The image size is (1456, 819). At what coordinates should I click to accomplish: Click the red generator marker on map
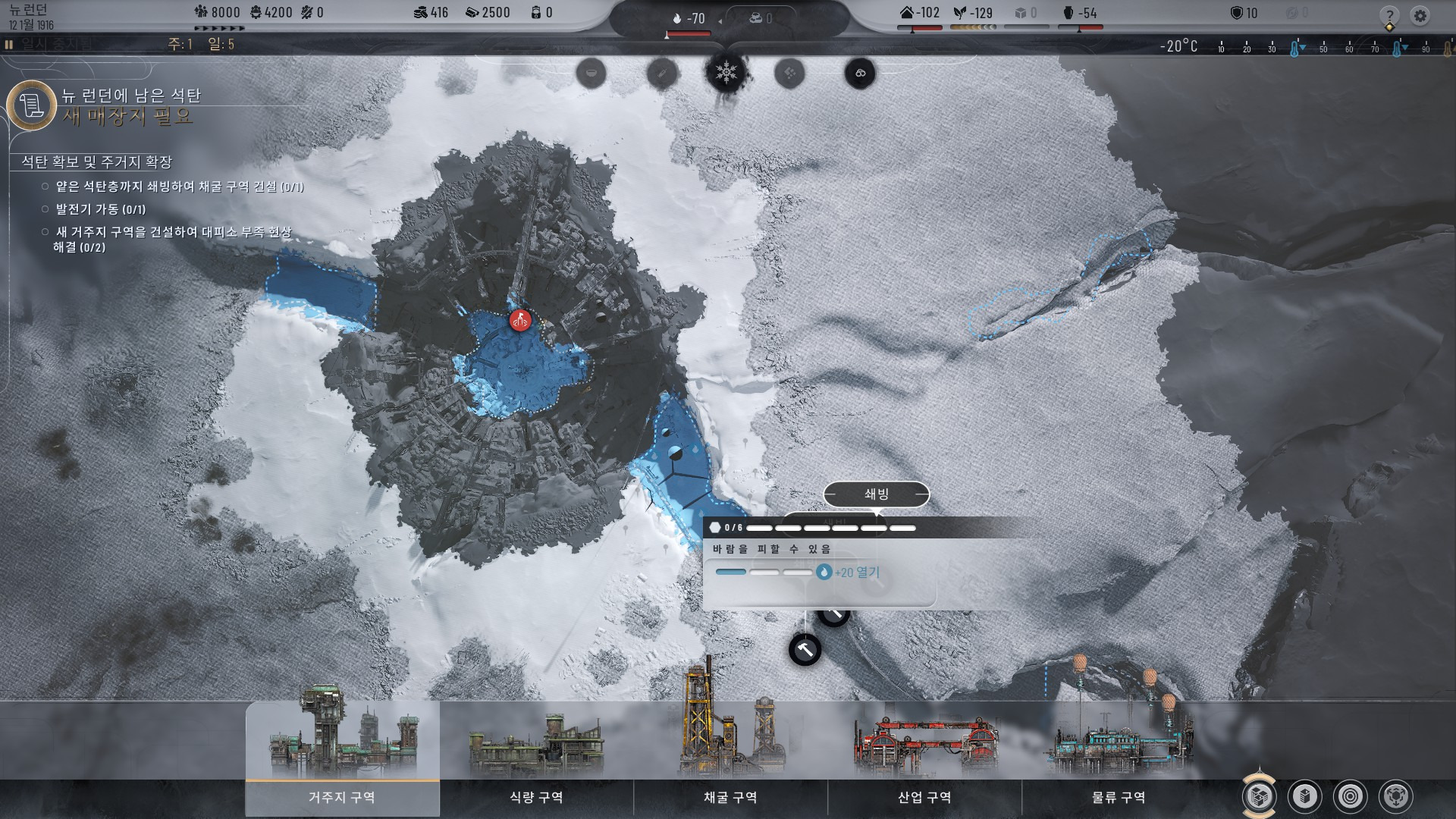pyautogui.click(x=520, y=321)
